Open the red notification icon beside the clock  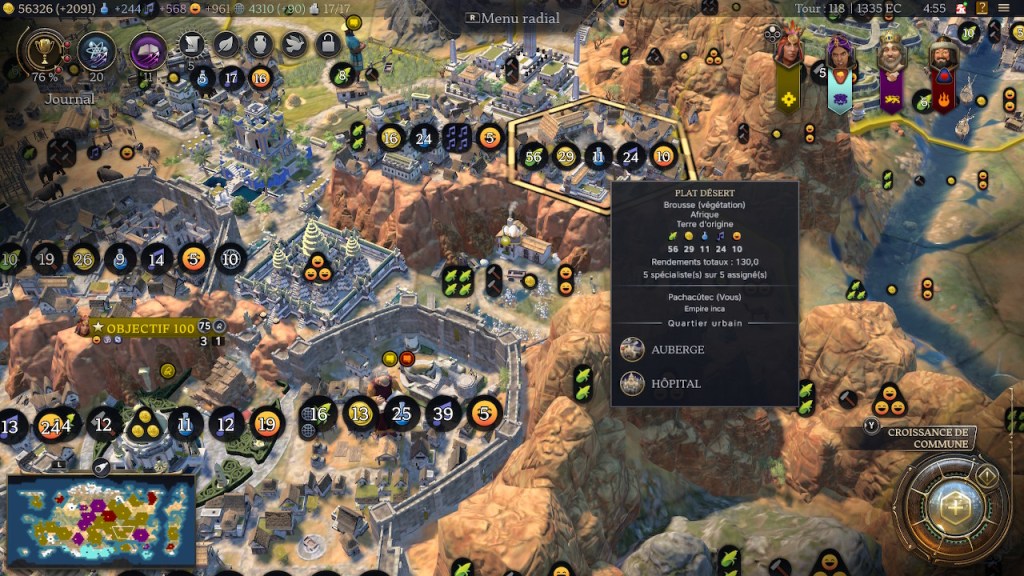(960, 8)
